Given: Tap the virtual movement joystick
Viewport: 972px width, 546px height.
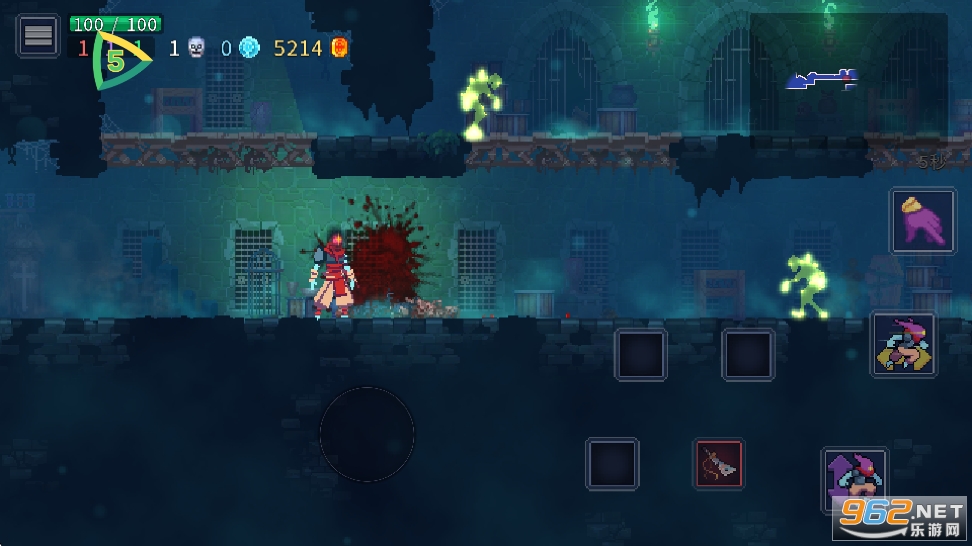Looking at the screenshot, I should click(x=367, y=434).
